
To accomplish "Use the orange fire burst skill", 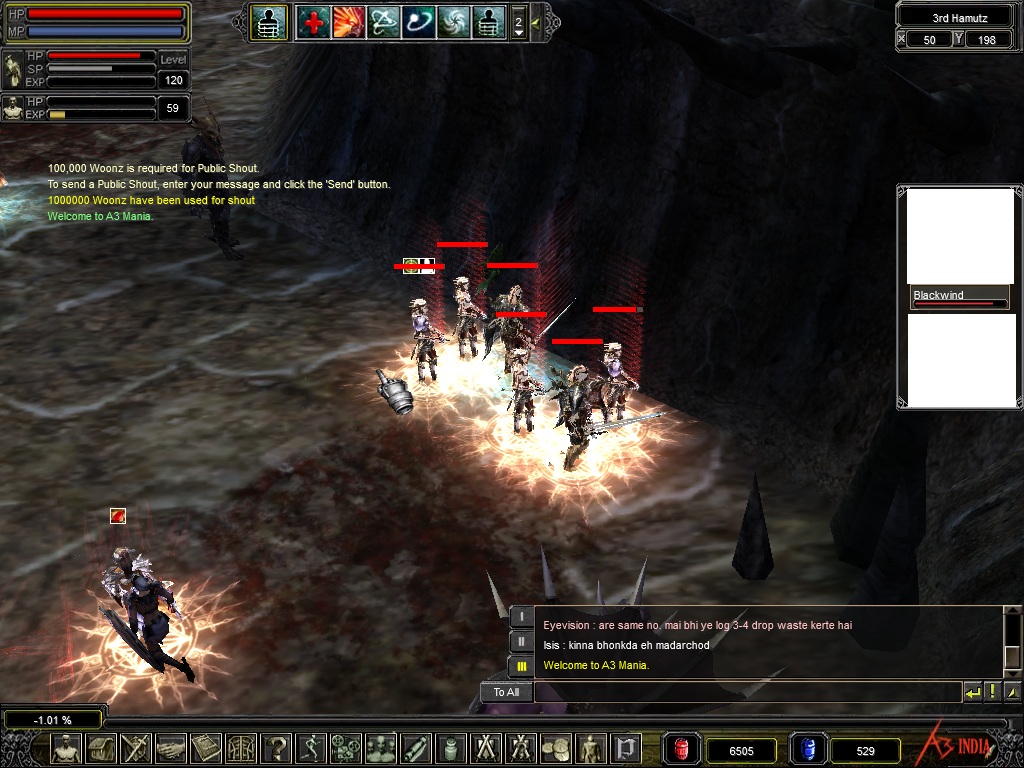I will pos(348,21).
